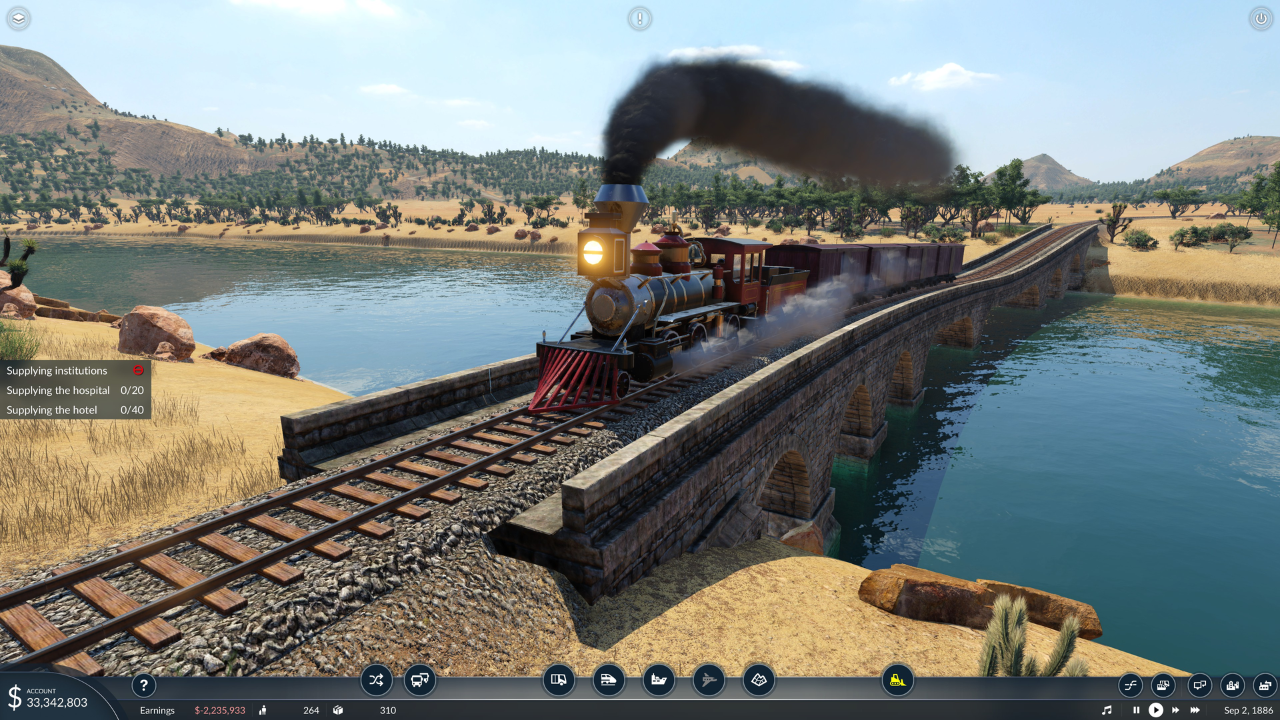This screenshot has width=1280, height=720.
Task: Open the rail construction train icon
Action: point(609,680)
